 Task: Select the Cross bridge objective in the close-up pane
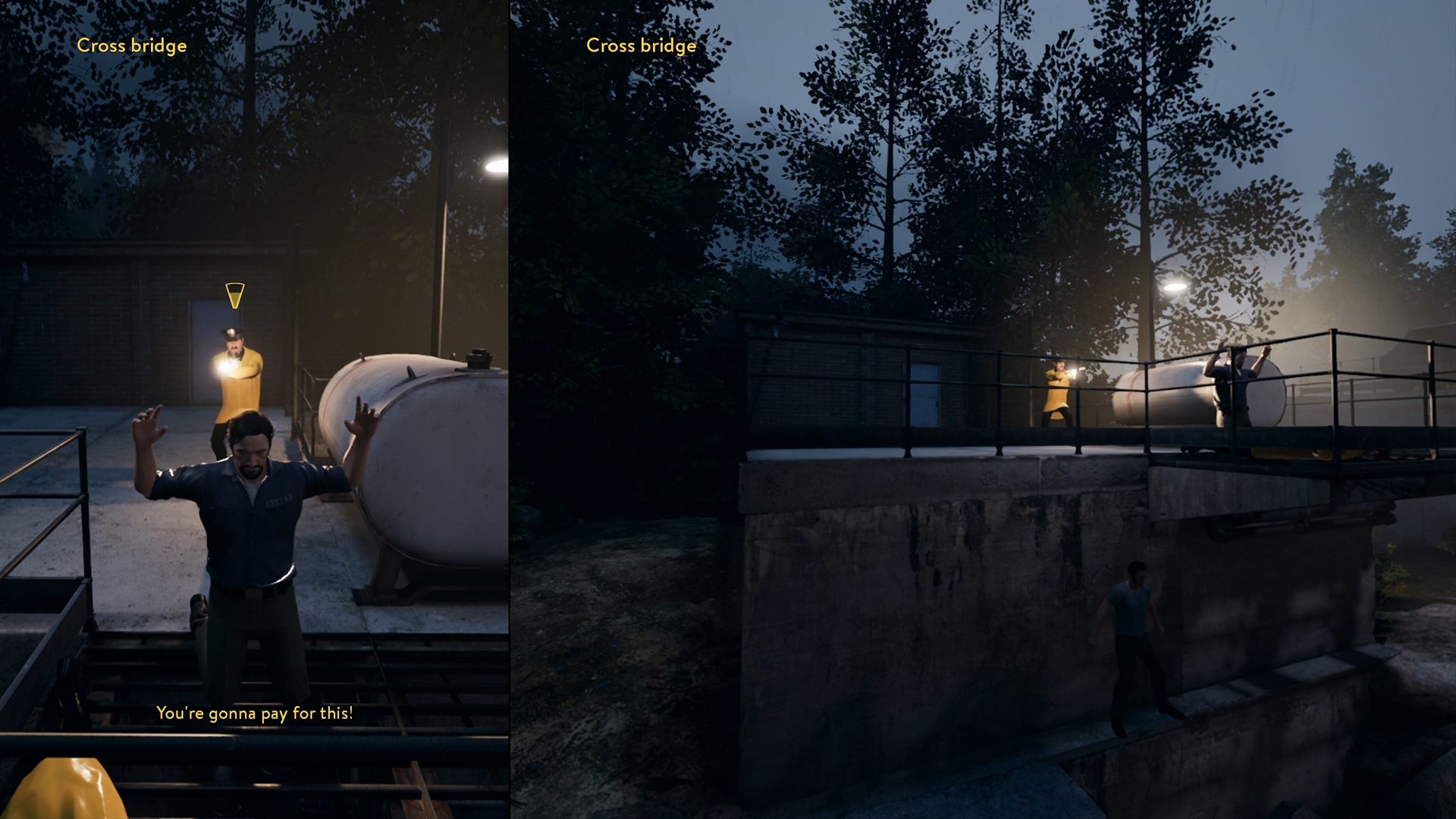click(x=131, y=45)
